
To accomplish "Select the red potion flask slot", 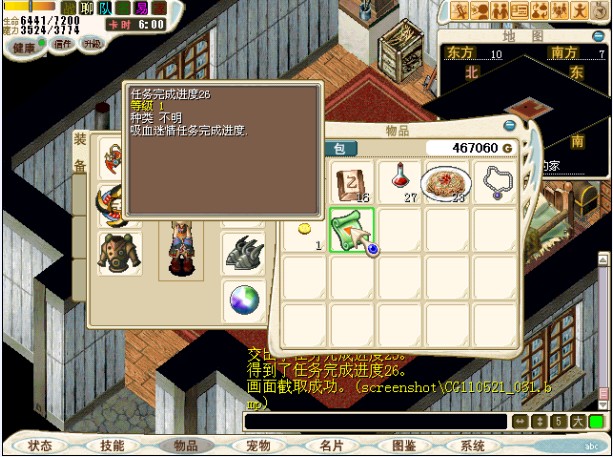I will coord(400,181).
